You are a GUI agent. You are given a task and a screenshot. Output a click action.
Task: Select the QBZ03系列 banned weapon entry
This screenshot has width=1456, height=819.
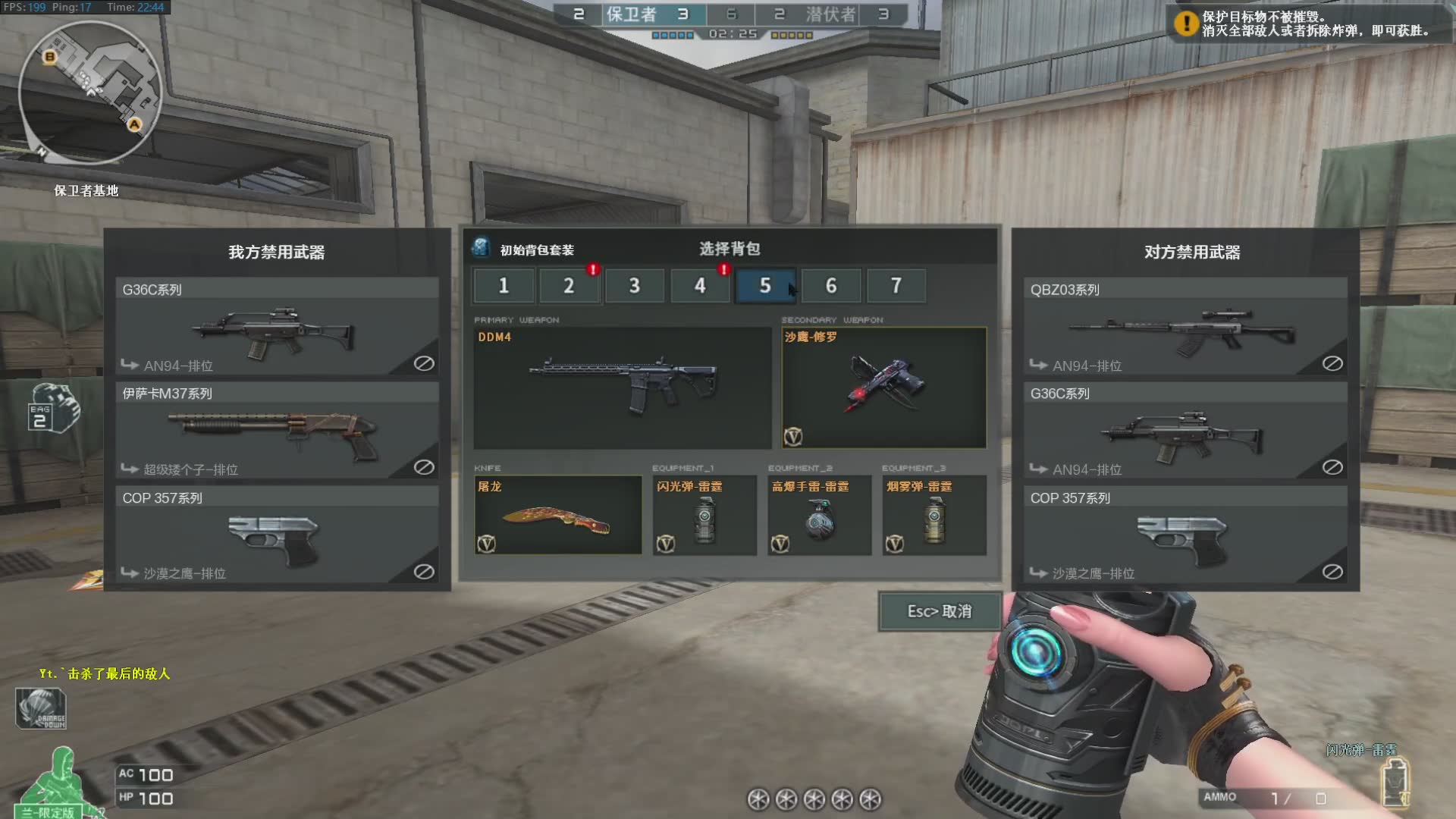(1185, 326)
